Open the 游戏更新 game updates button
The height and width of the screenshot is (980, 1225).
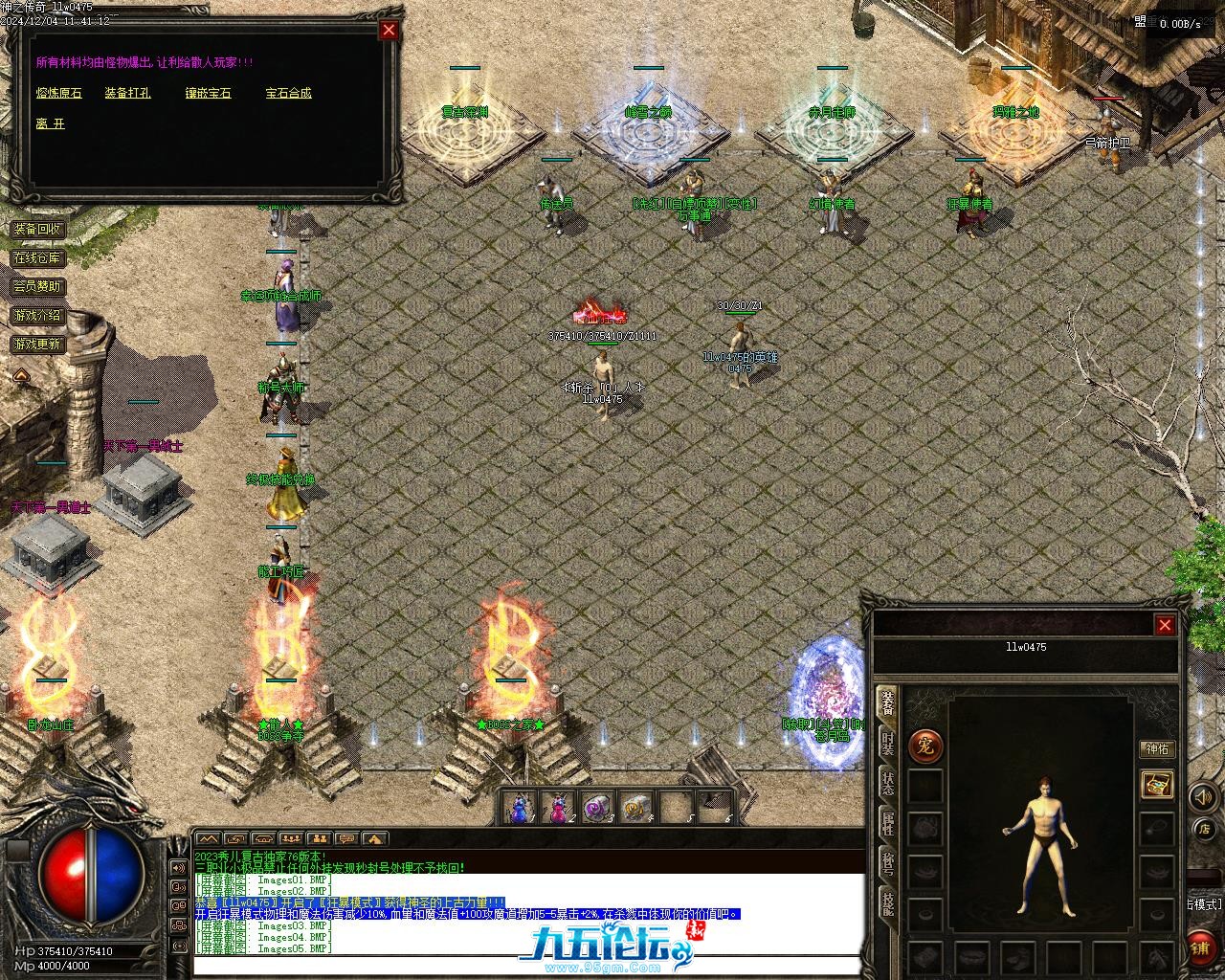[x=37, y=344]
